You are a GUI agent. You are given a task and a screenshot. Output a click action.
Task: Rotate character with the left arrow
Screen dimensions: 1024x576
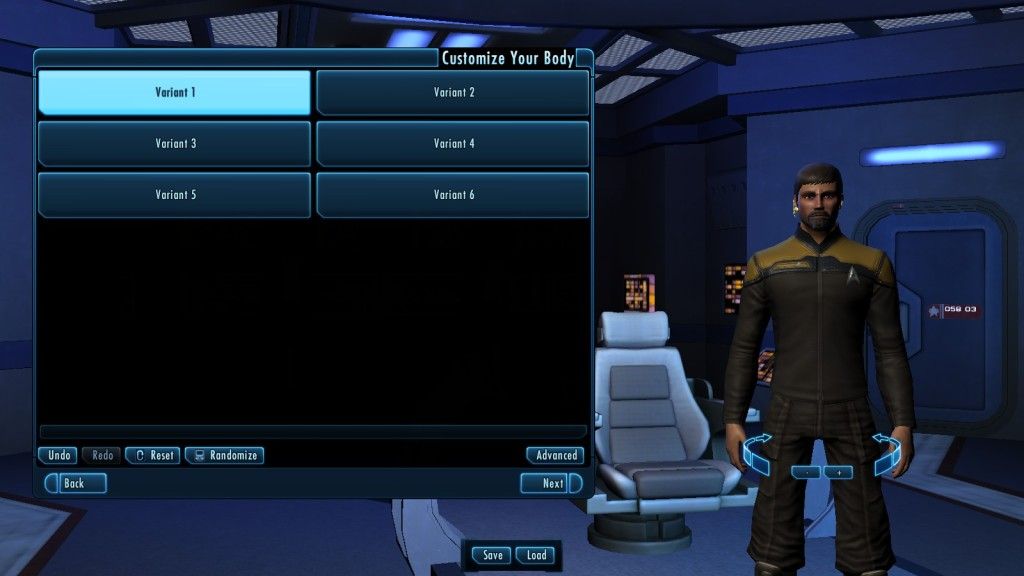tap(757, 453)
